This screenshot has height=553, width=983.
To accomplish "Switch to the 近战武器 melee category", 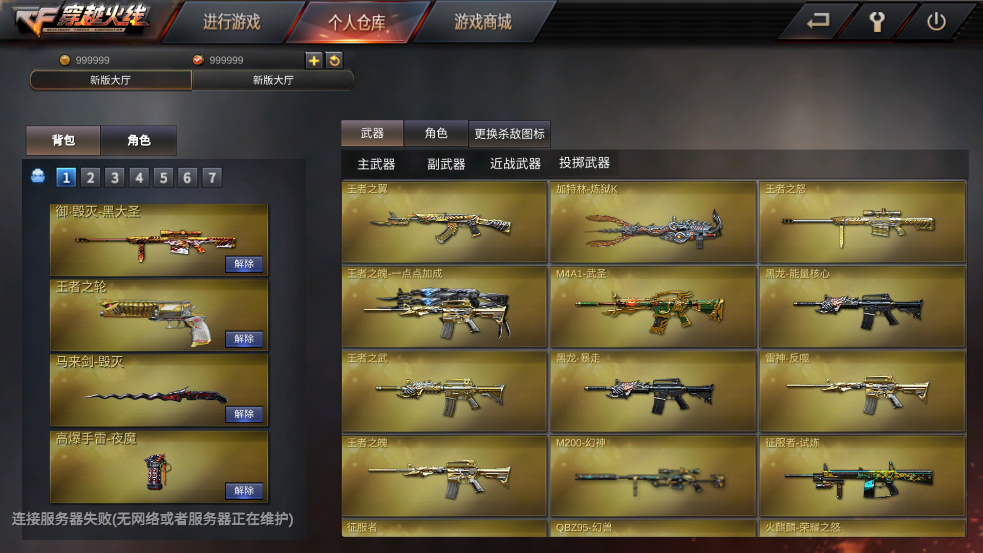I will click(x=515, y=163).
